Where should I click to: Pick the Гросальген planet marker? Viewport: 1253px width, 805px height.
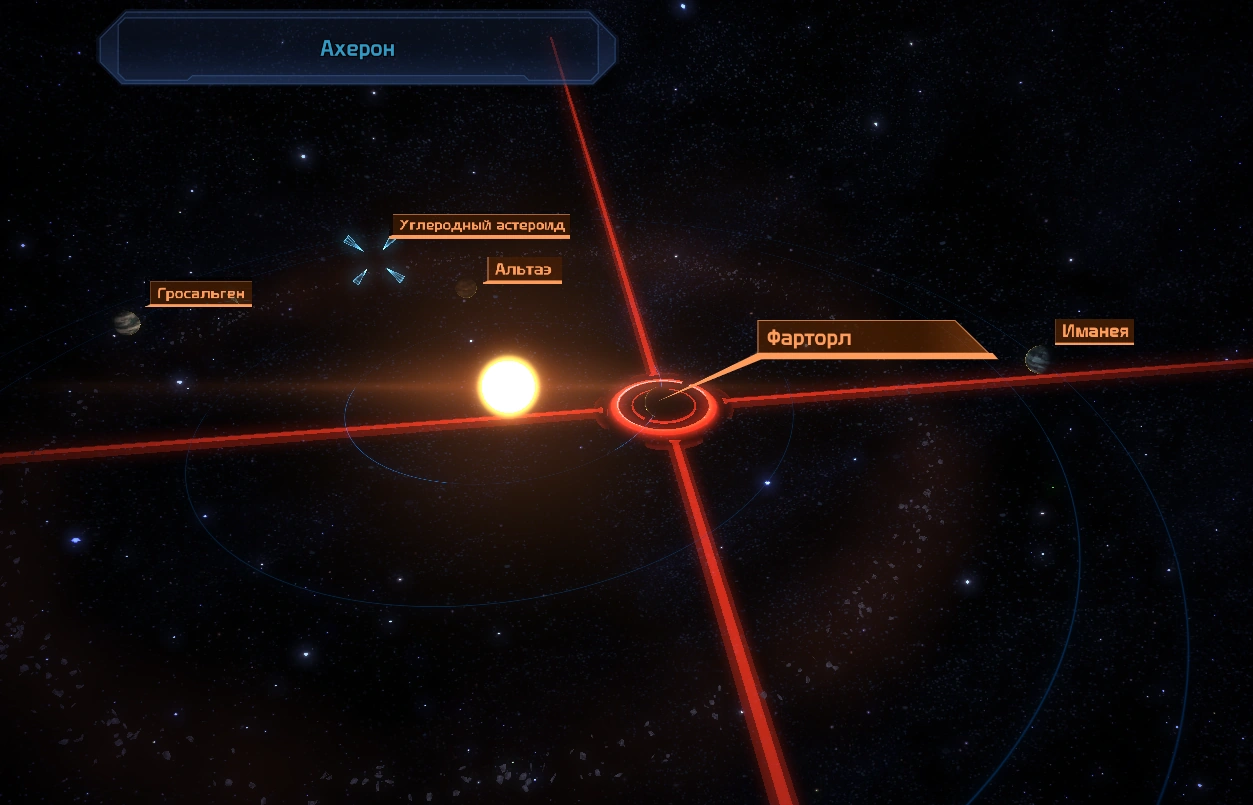tap(127, 322)
